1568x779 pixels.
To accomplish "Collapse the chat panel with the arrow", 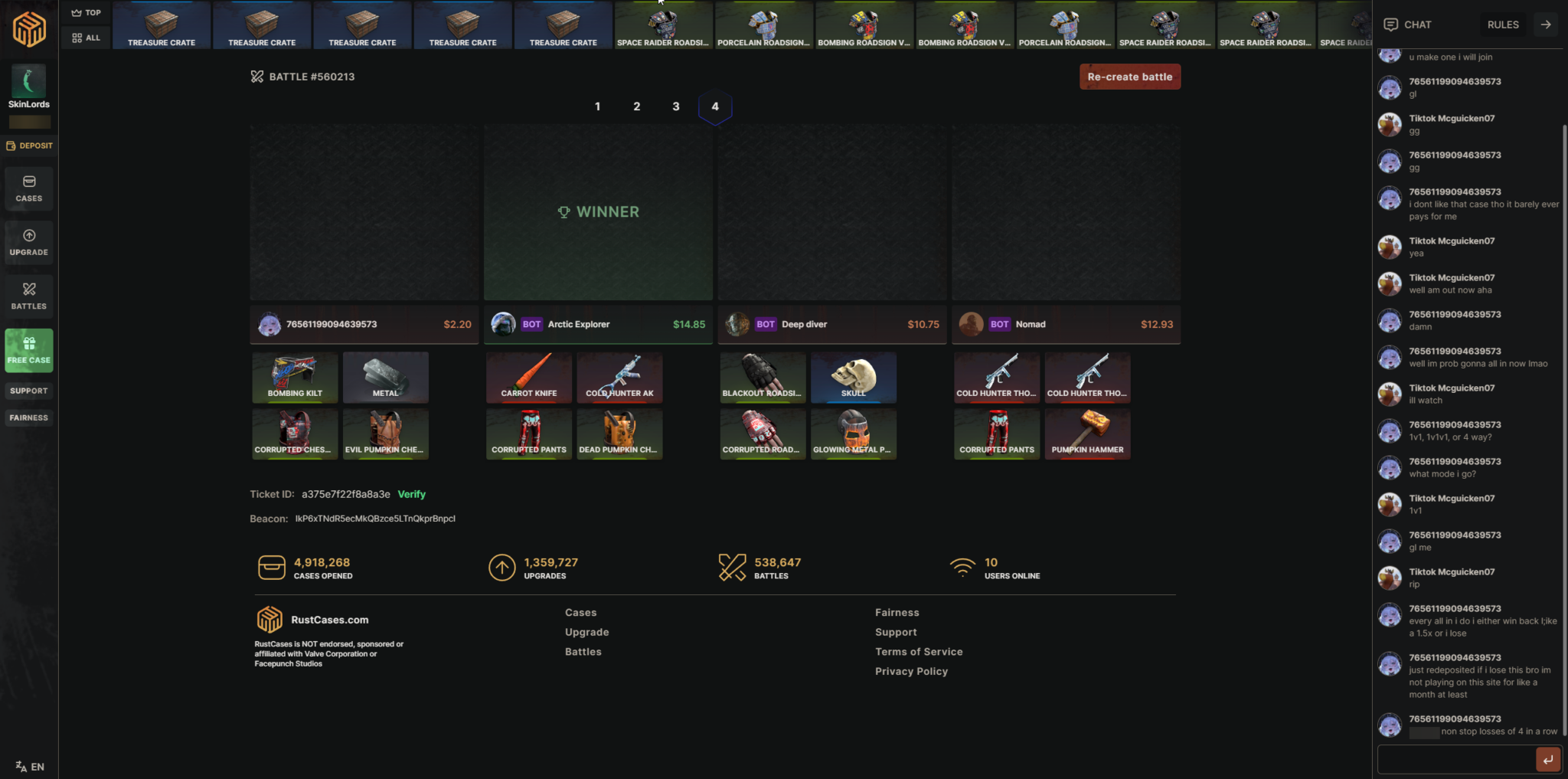I will pos(1544,24).
